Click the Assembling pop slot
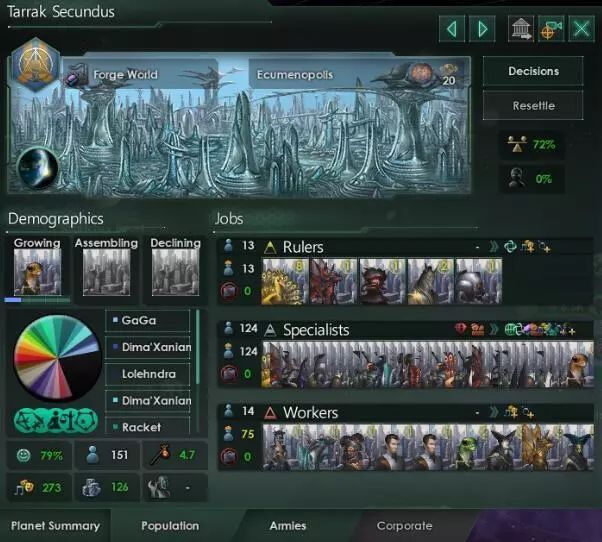Screen dimensions: 602x542 tap(106, 272)
